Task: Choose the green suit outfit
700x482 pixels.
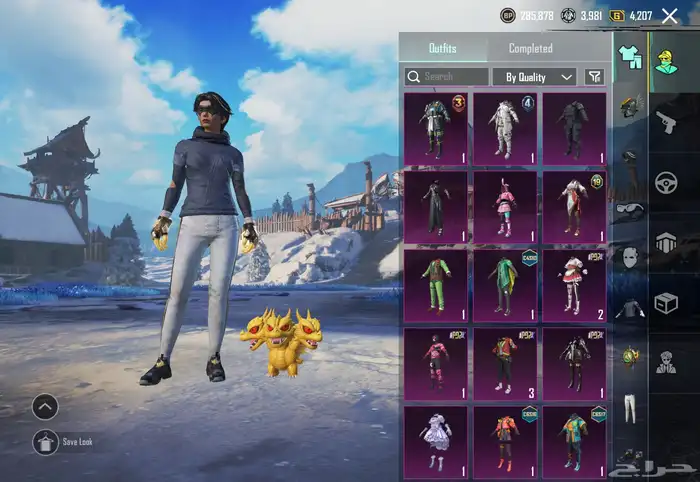Action: [435, 284]
